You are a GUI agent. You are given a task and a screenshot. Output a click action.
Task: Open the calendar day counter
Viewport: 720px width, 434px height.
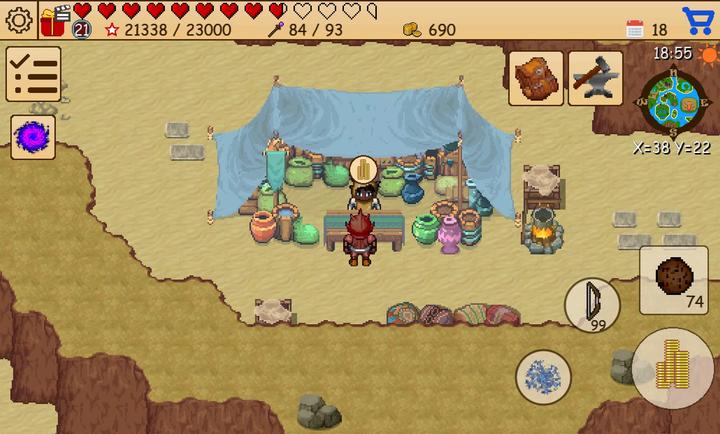(x=636, y=29)
